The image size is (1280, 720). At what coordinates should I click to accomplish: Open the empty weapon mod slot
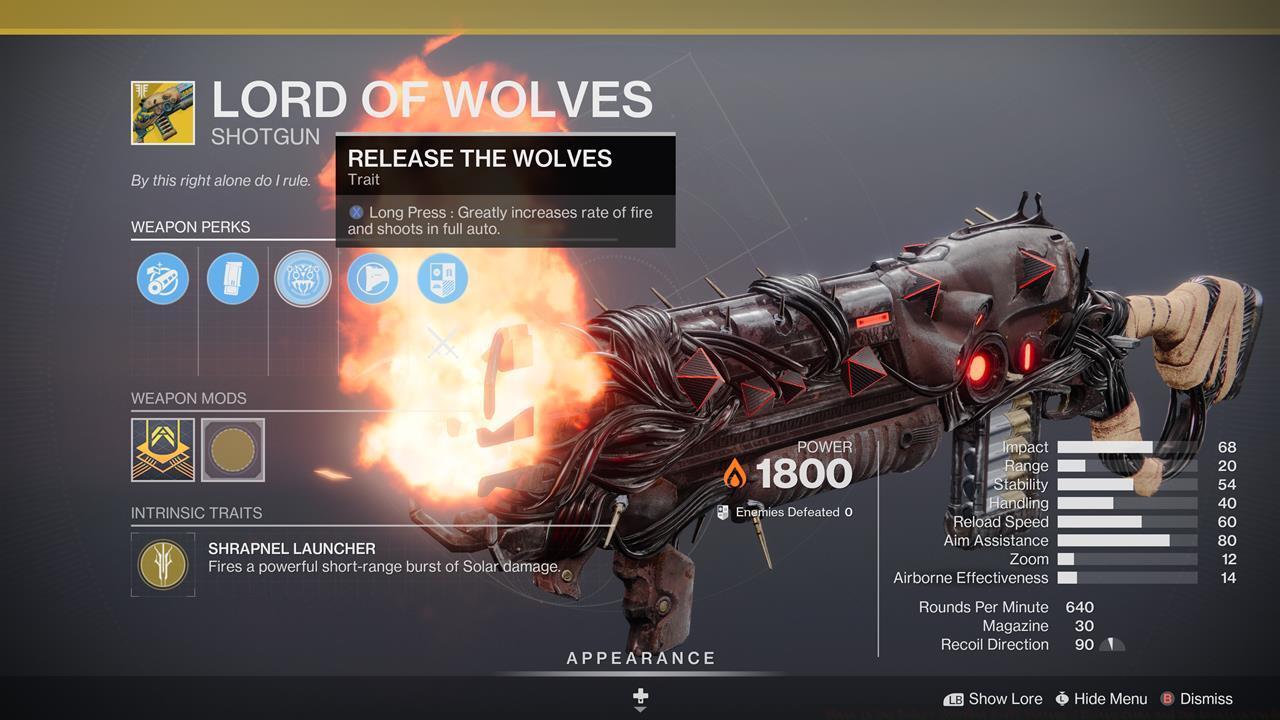point(232,450)
